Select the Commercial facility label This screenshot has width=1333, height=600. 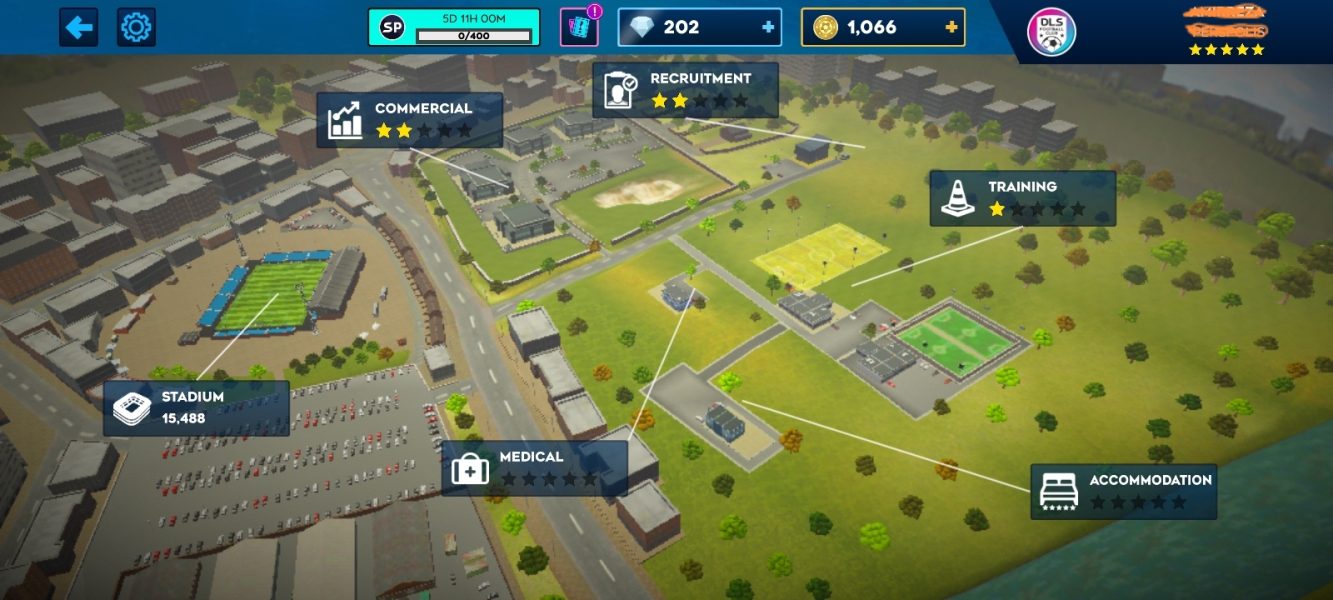[410, 120]
